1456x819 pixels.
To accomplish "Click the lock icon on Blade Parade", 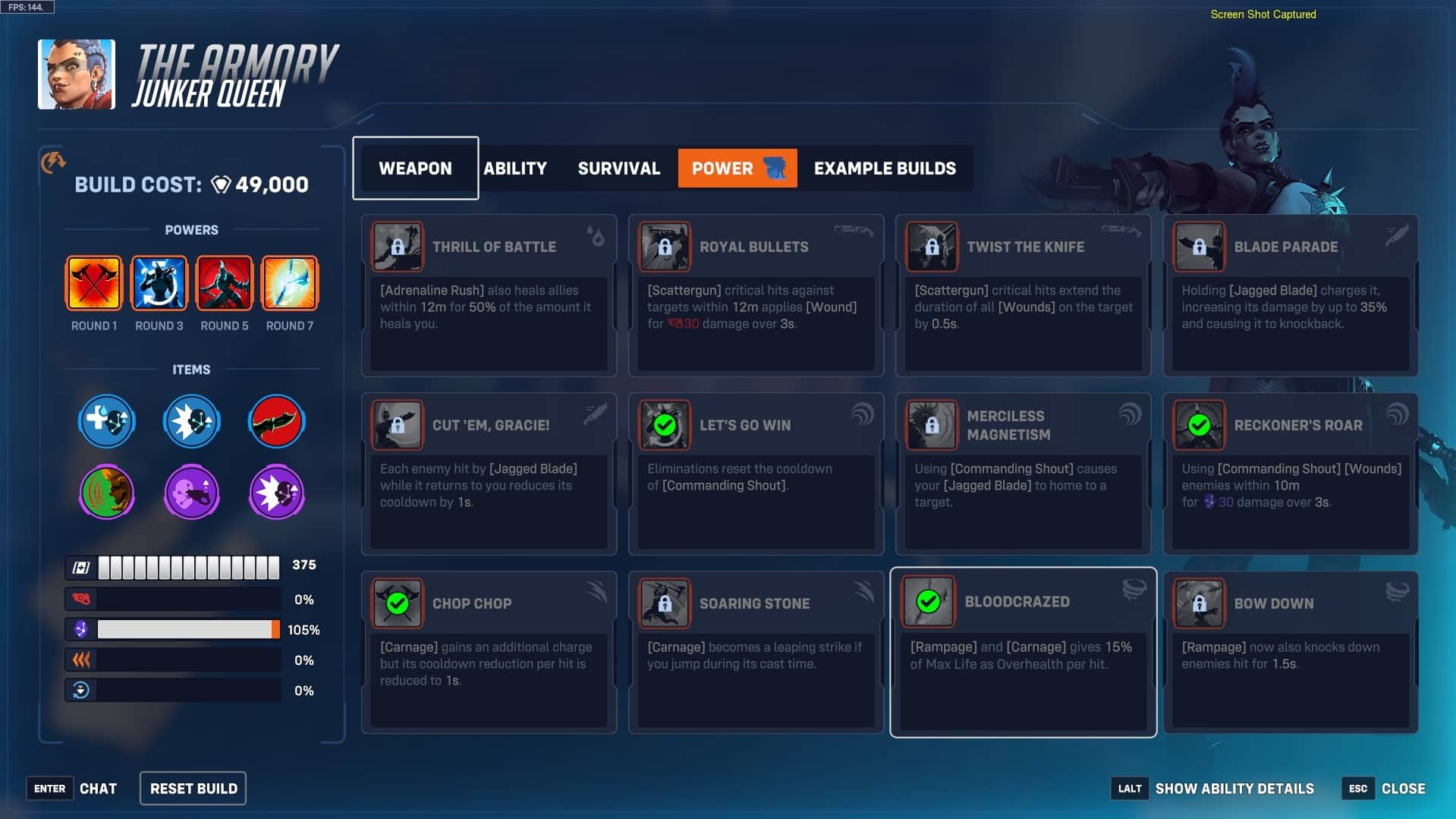I will point(1200,247).
